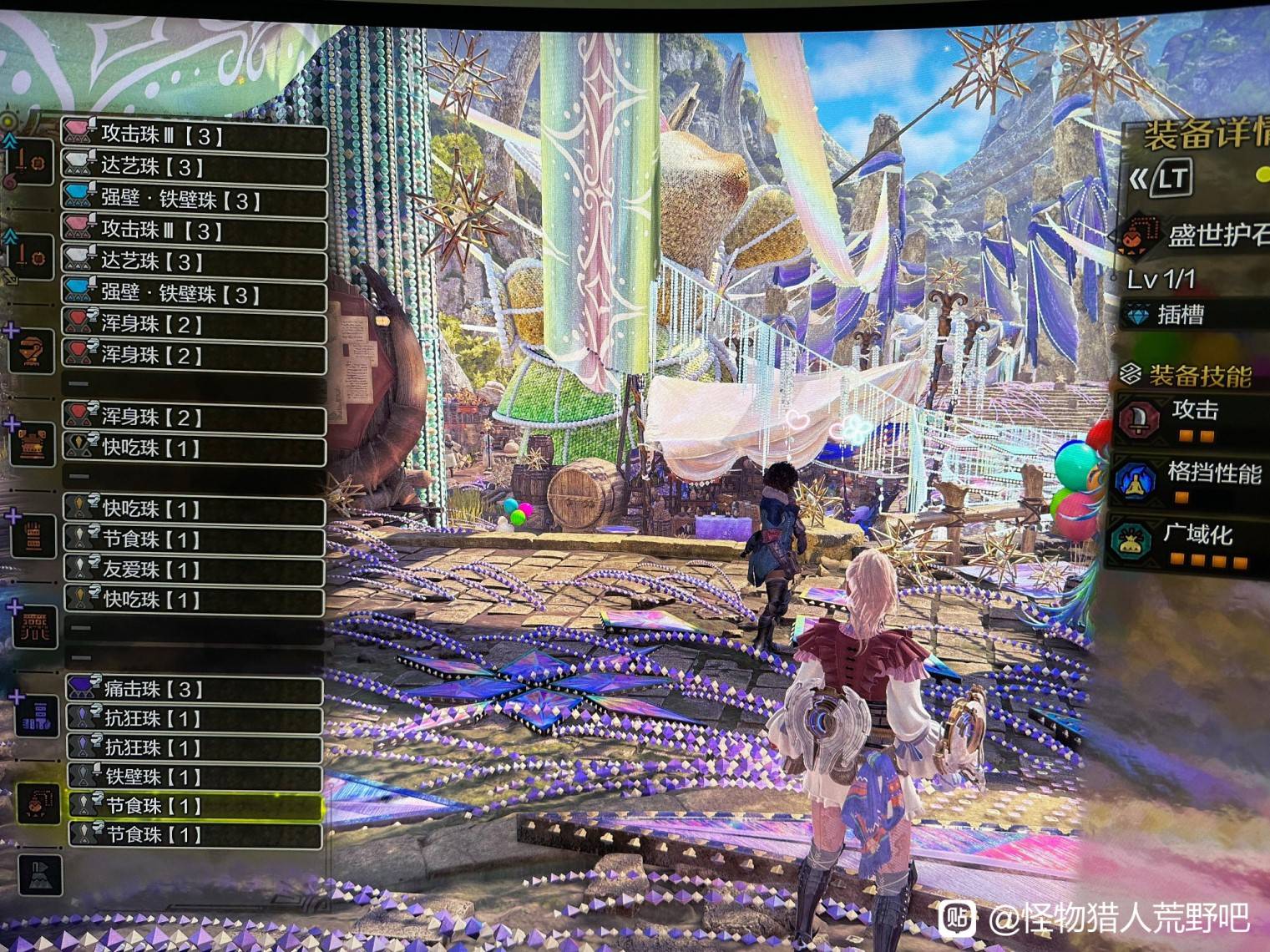Viewport: 1270px width, 952px height.
Task: Click the 插槽 slots row
Action: coord(1192,315)
